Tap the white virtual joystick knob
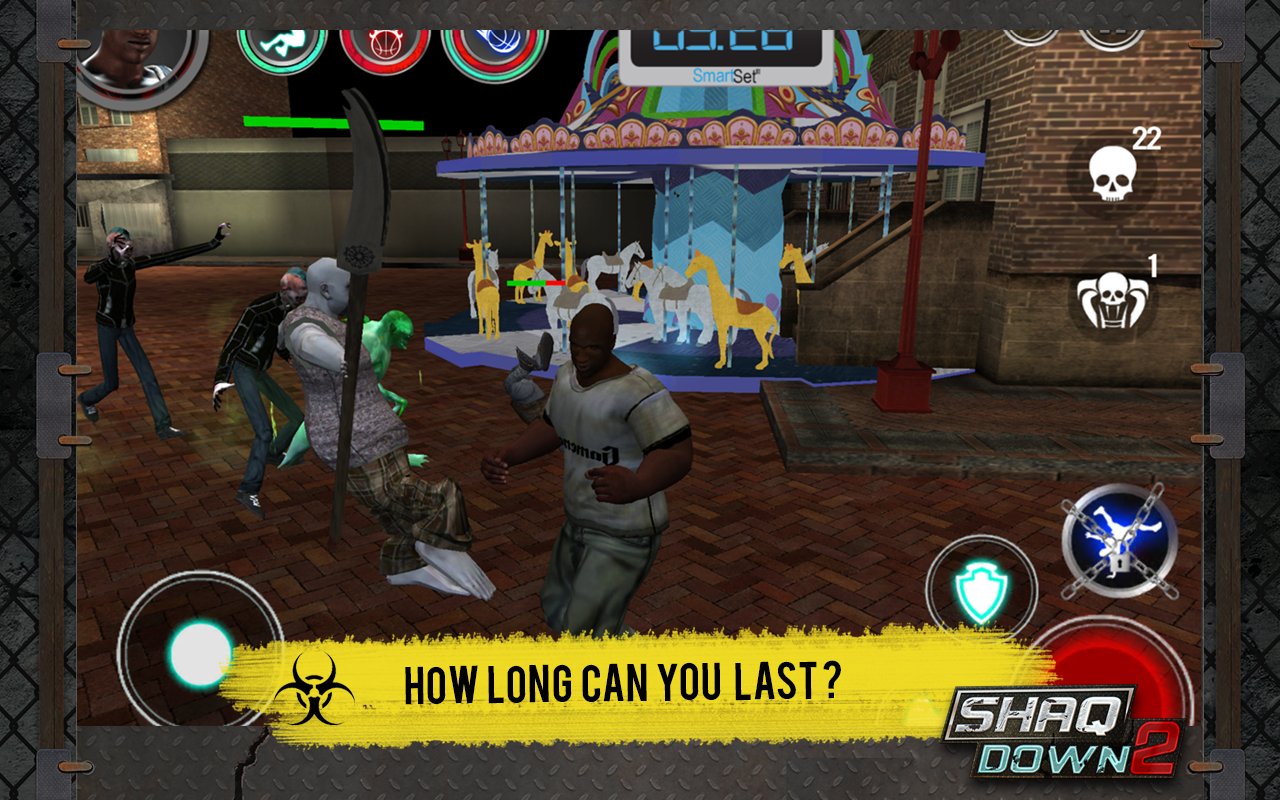The image size is (1280, 800). click(200, 654)
